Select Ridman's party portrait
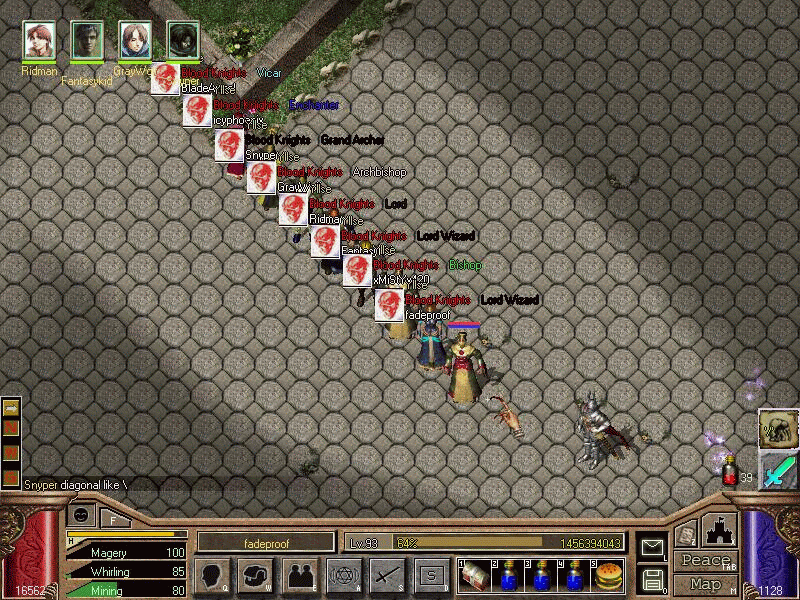 [x=39, y=41]
